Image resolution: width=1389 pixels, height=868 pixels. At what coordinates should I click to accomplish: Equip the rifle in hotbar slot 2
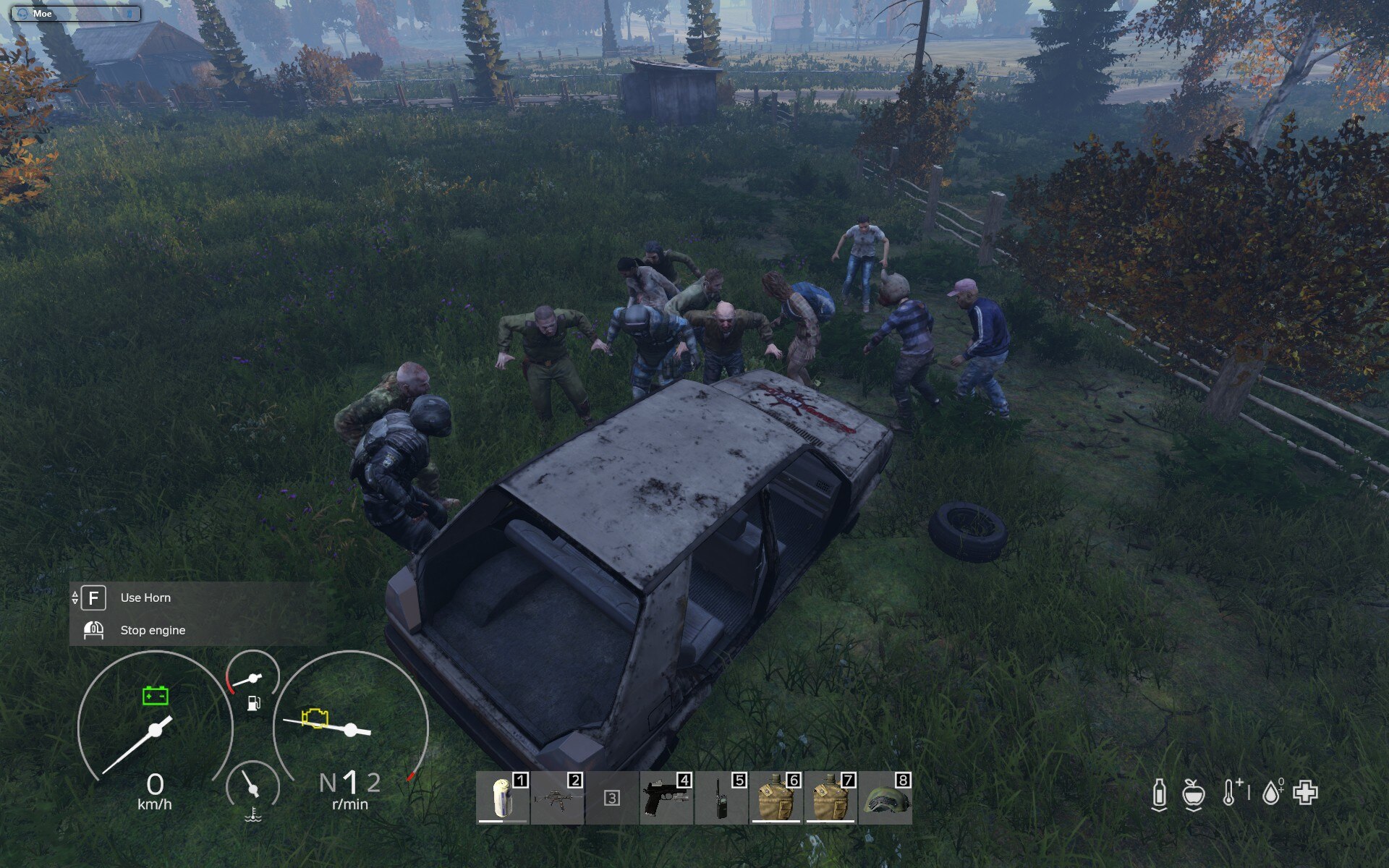click(558, 798)
